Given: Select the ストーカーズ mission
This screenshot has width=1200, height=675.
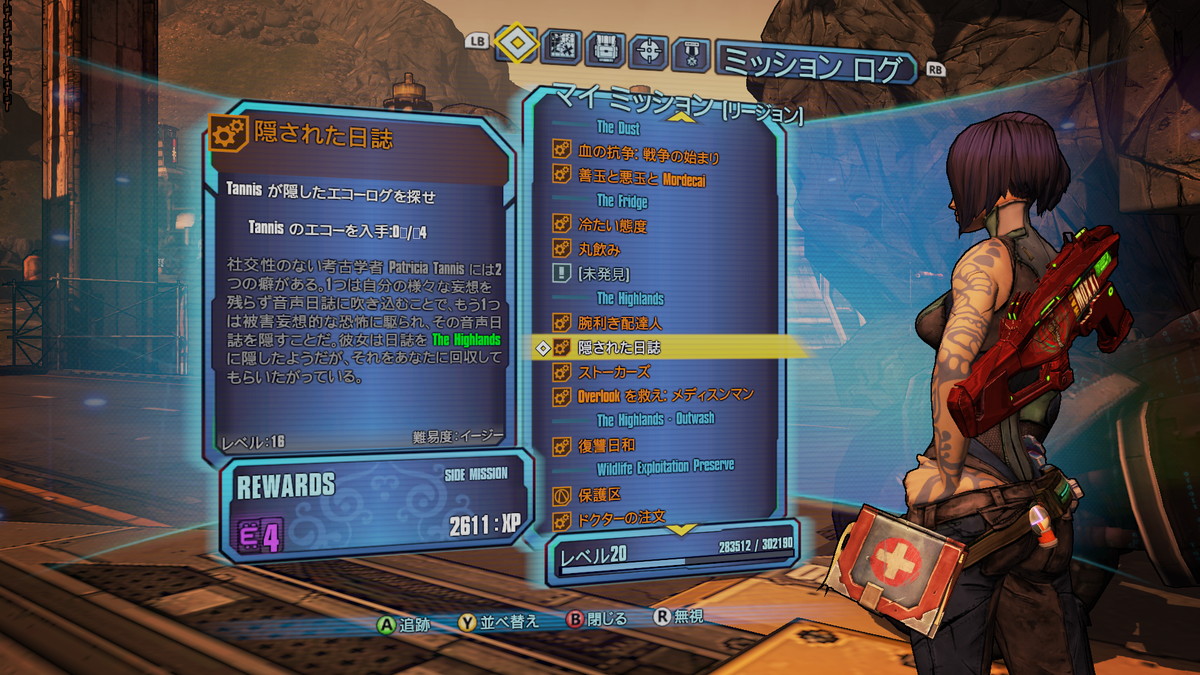Looking at the screenshot, I should click(x=613, y=371).
